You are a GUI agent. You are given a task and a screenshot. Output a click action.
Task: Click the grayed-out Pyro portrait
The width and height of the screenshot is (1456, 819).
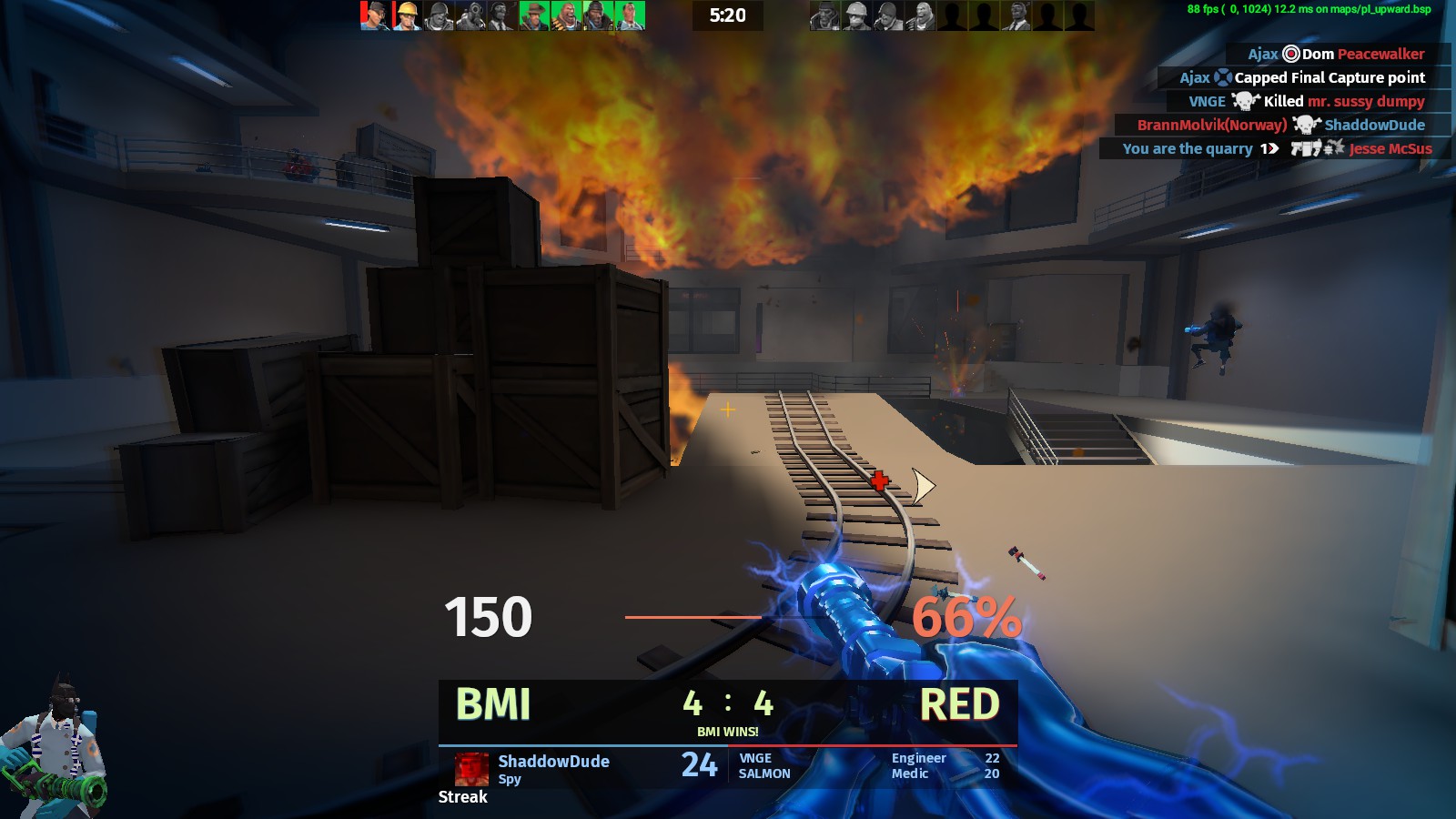[470, 15]
